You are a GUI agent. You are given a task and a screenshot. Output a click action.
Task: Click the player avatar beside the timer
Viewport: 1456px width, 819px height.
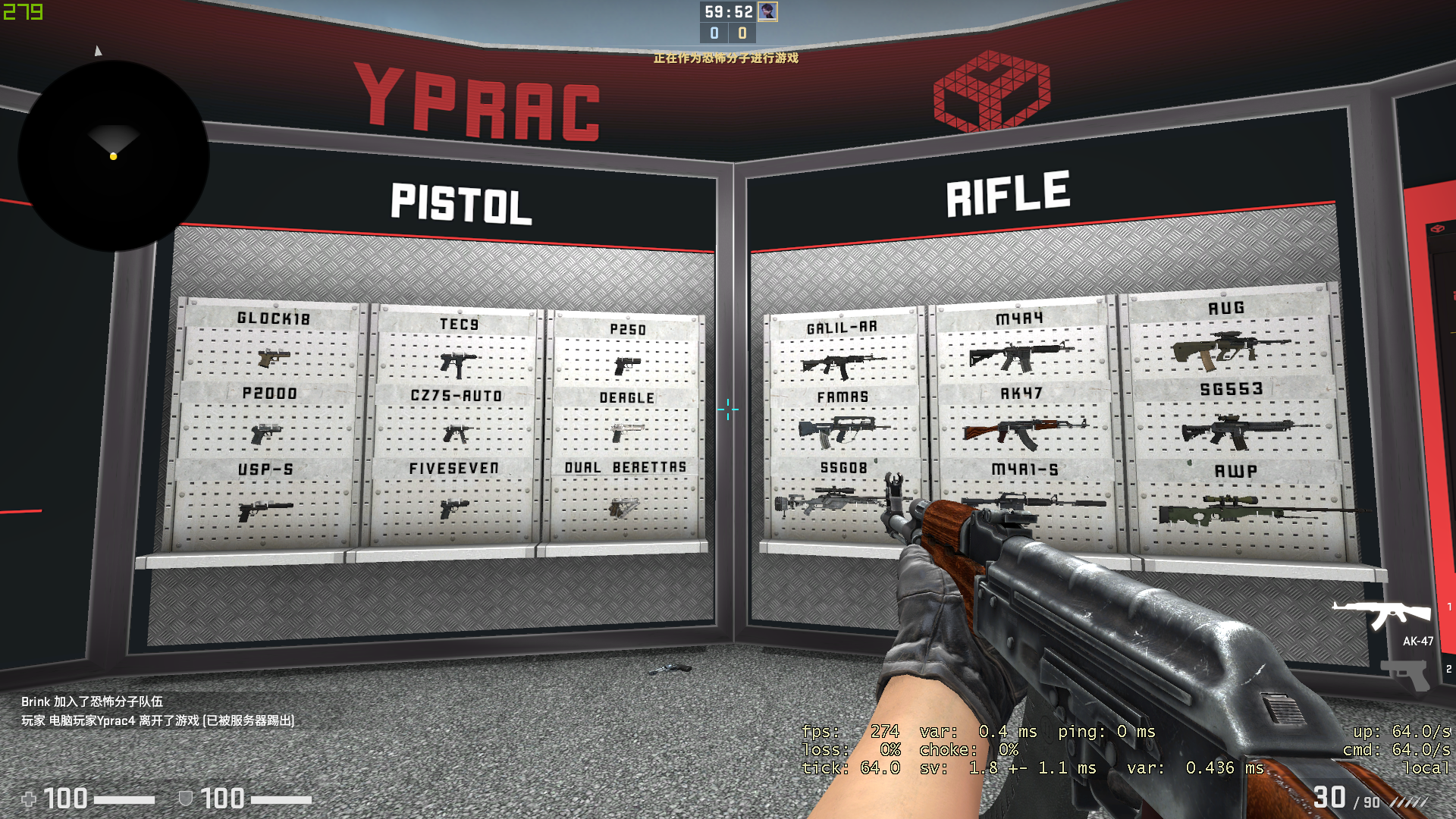point(767,11)
